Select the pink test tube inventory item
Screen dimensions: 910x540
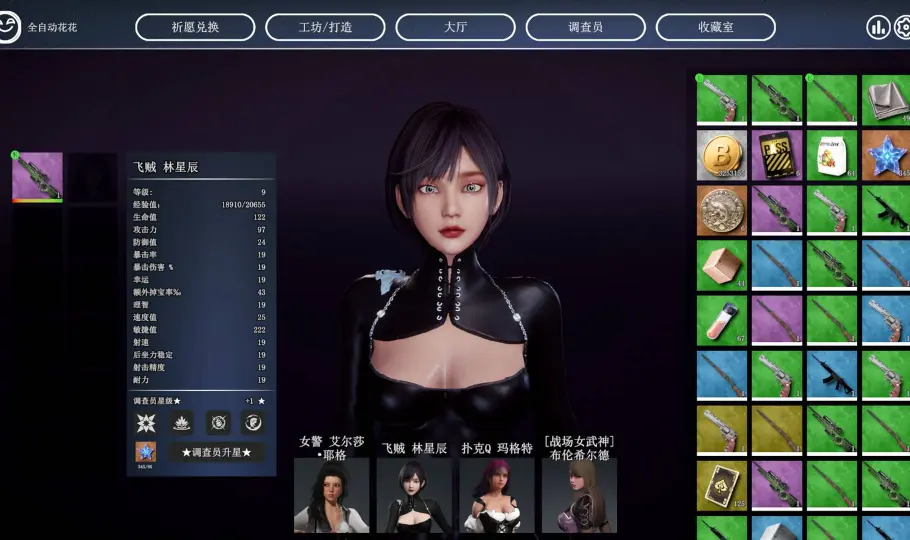[722, 320]
